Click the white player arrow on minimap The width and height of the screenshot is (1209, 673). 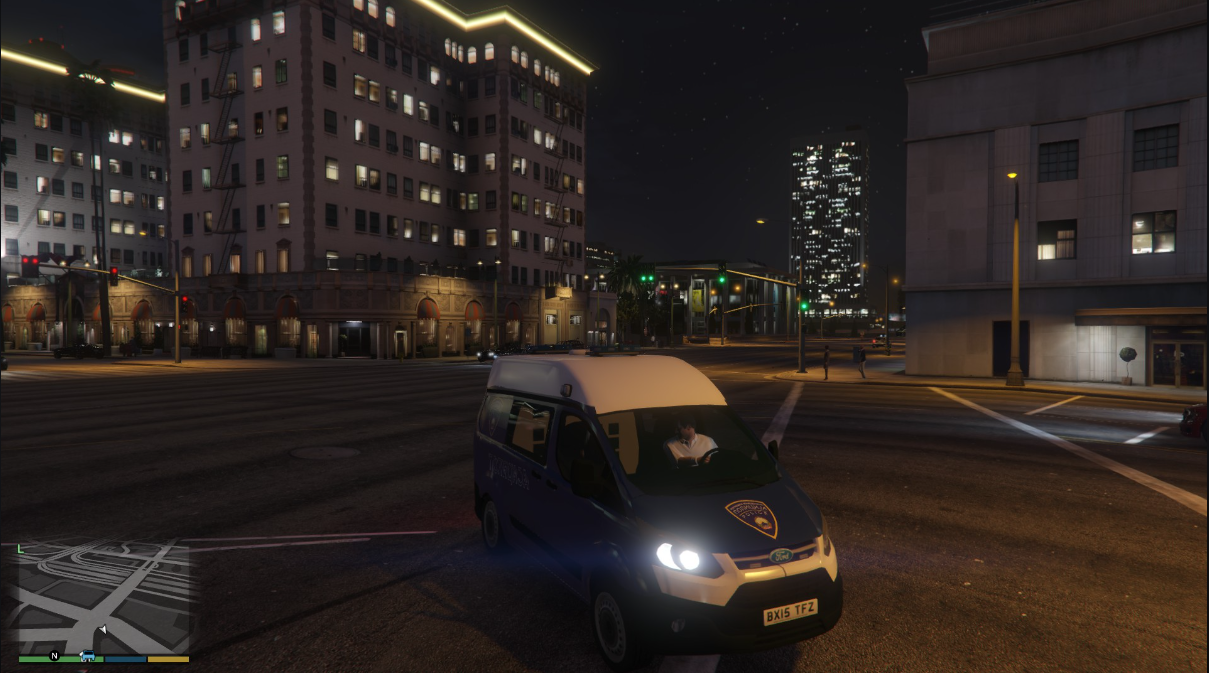tap(103, 630)
